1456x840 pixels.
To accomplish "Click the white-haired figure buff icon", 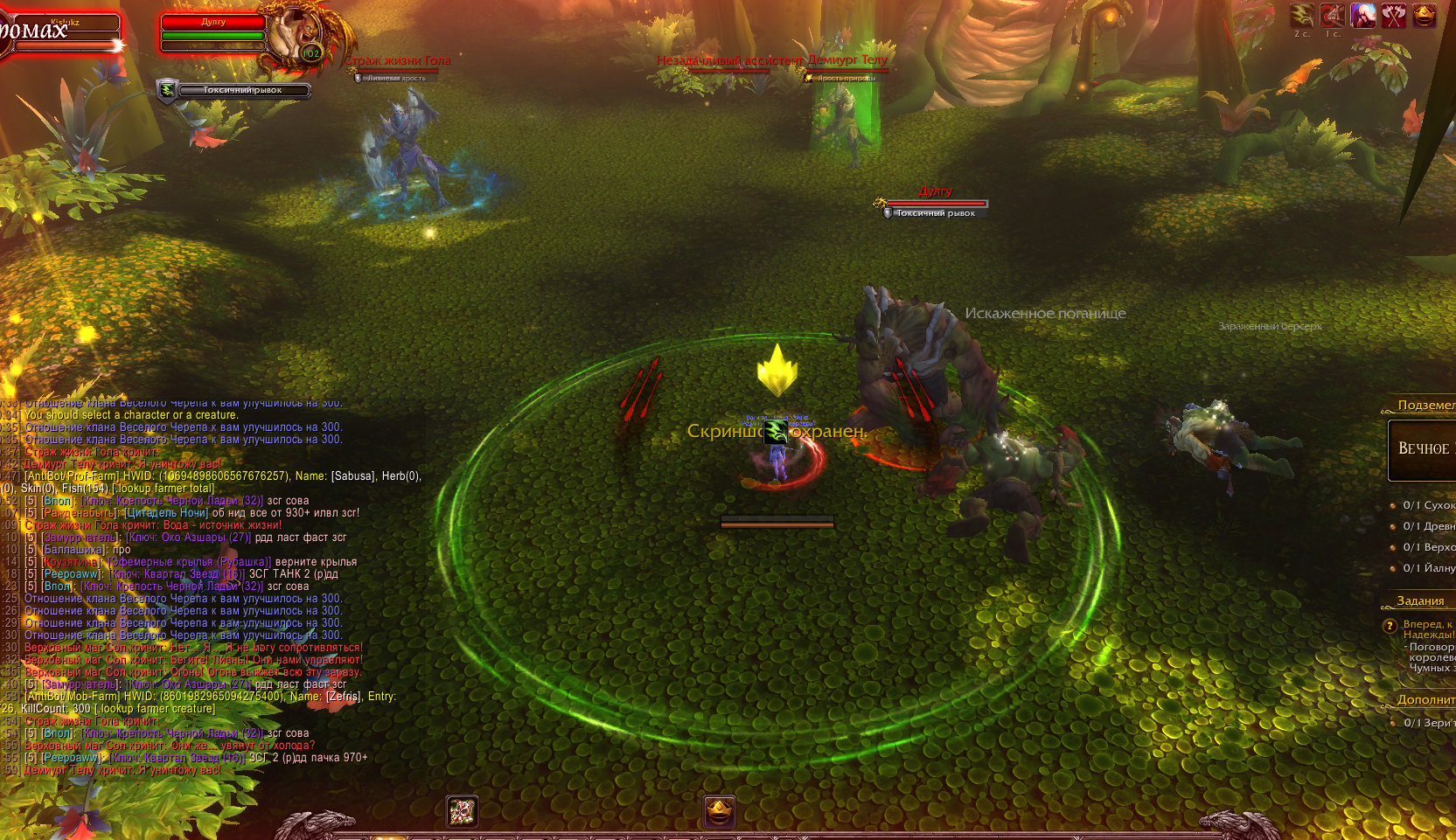I will pyautogui.click(x=1363, y=15).
